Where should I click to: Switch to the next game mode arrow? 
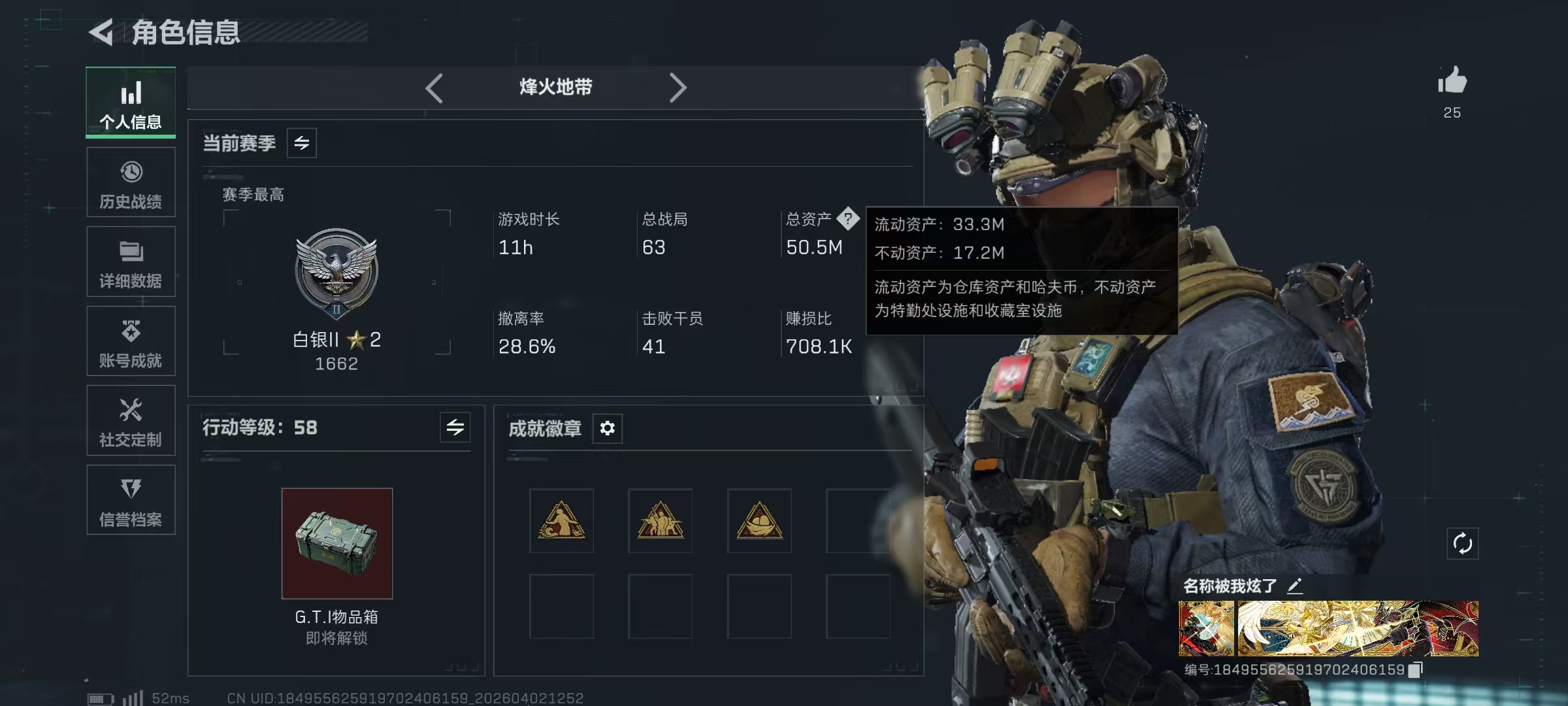click(678, 88)
